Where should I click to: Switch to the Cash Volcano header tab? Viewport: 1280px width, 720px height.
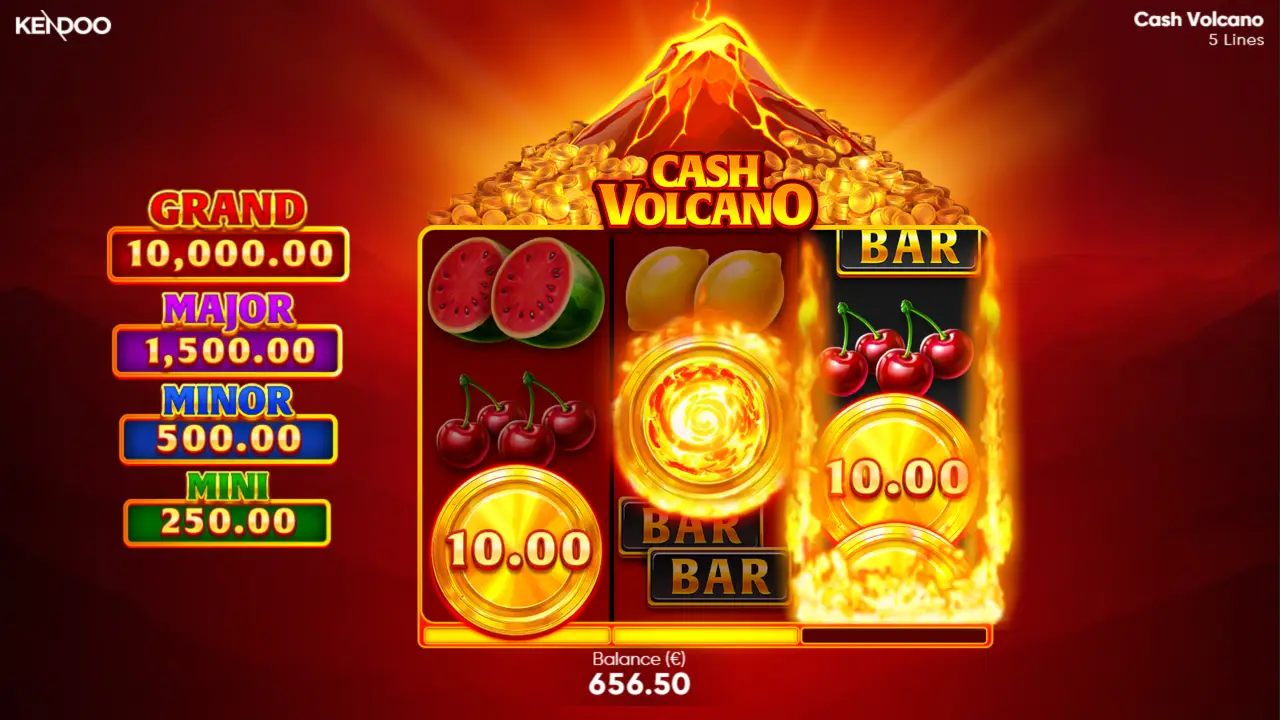[x=1198, y=20]
